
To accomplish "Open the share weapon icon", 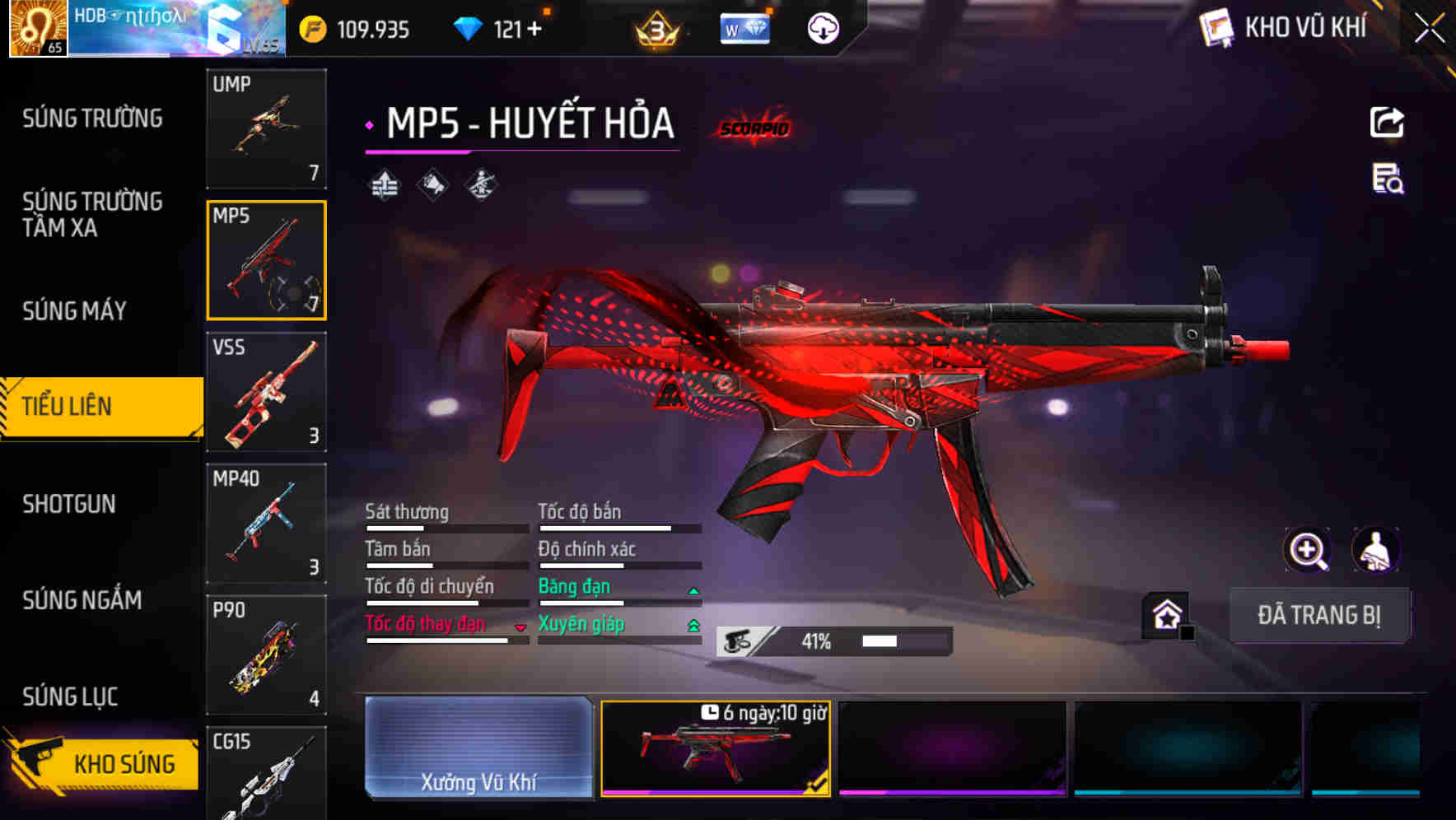I will click(x=1388, y=122).
